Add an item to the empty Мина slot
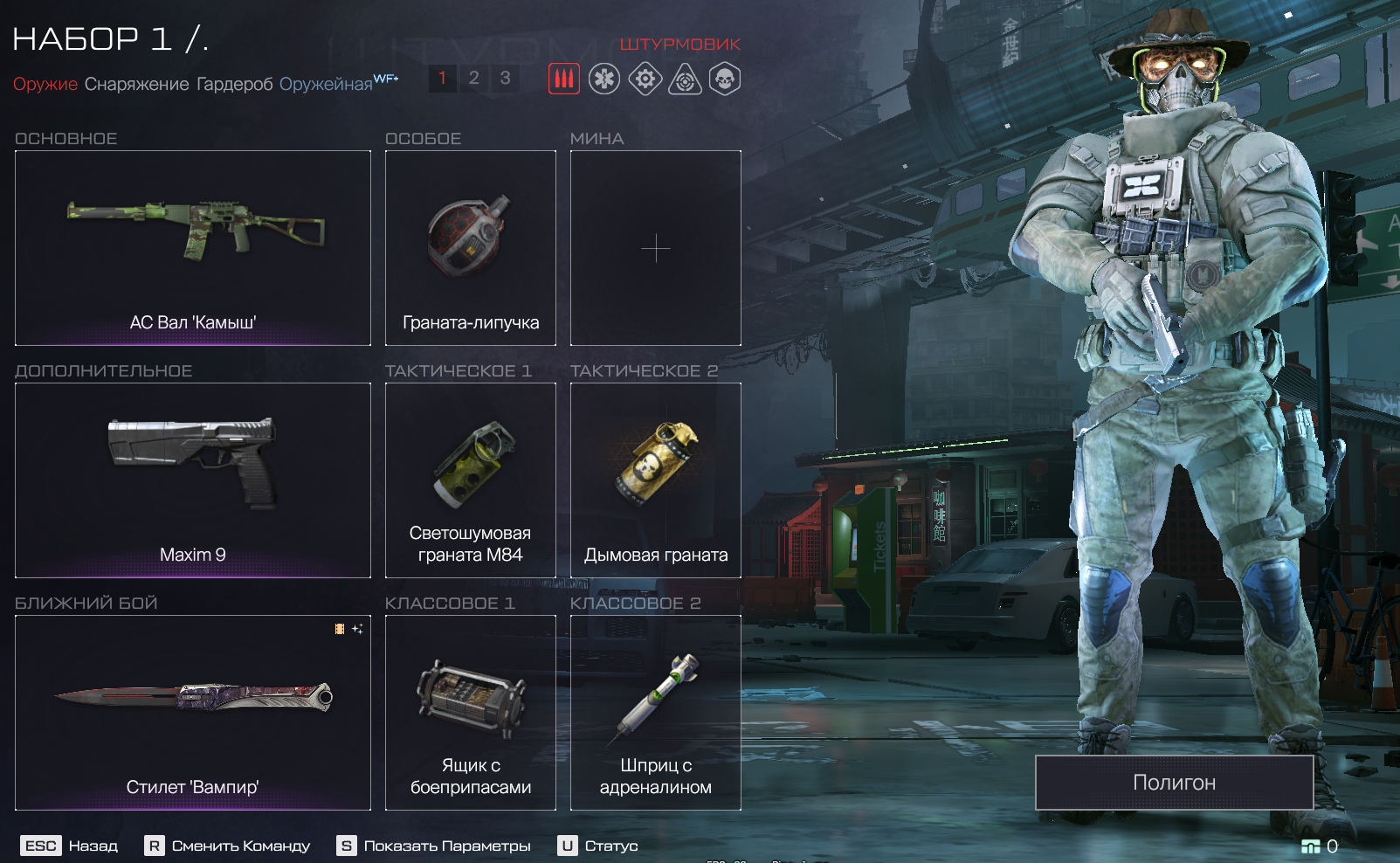This screenshot has width=1400, height=863. point(656,248)
